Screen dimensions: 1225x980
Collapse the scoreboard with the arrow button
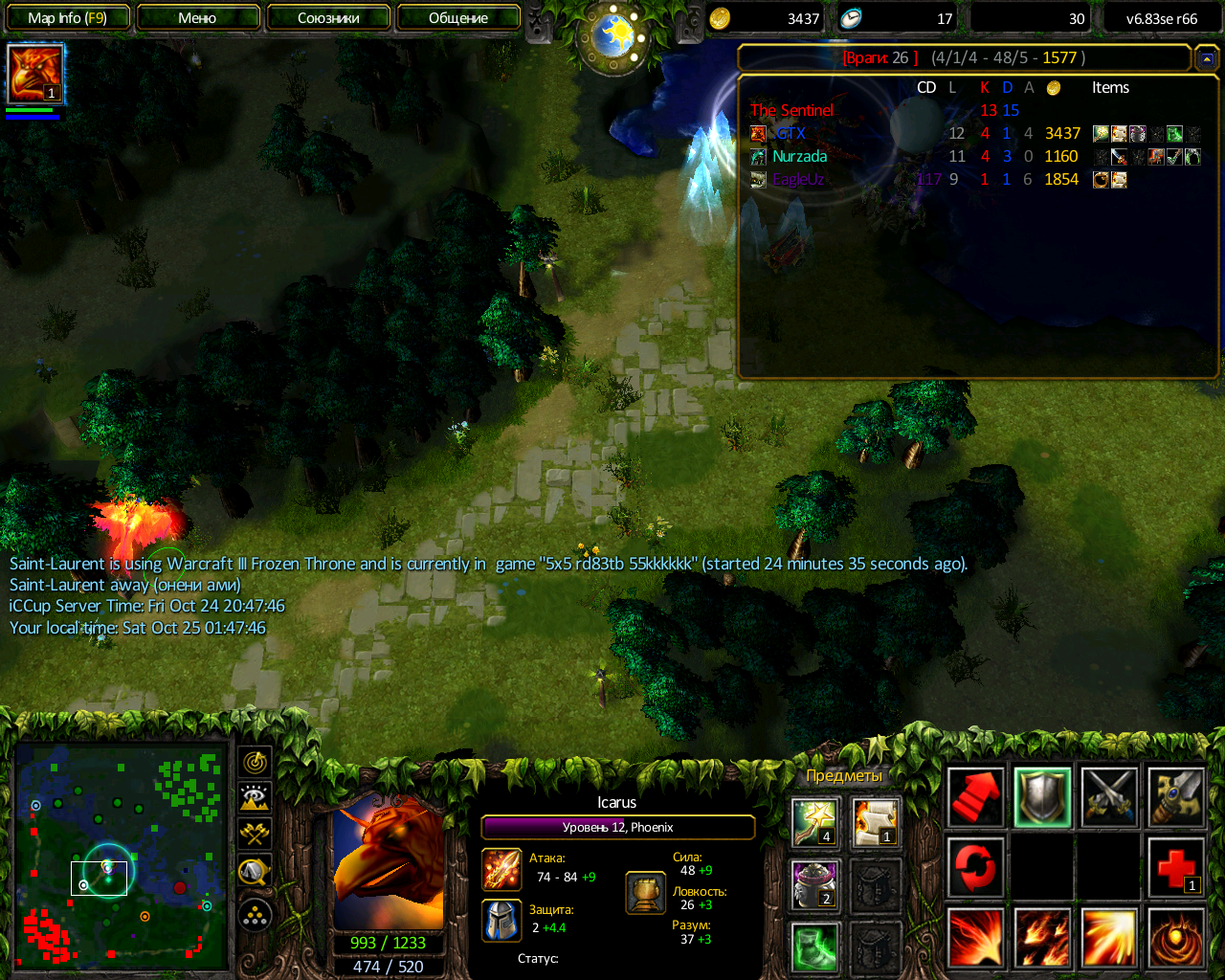(x=1206, y=58)
